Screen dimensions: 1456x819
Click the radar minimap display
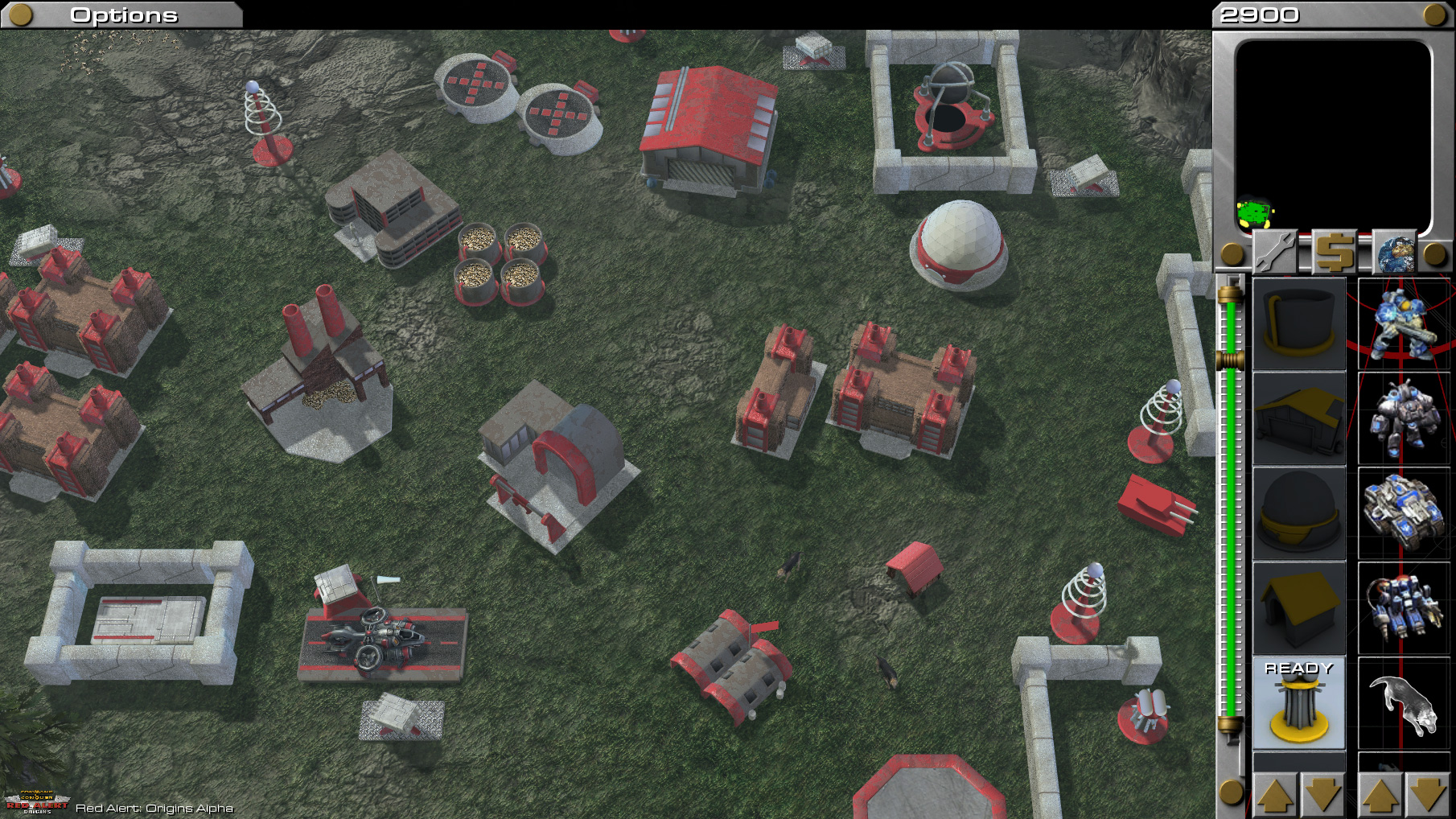coord(1333,135)
